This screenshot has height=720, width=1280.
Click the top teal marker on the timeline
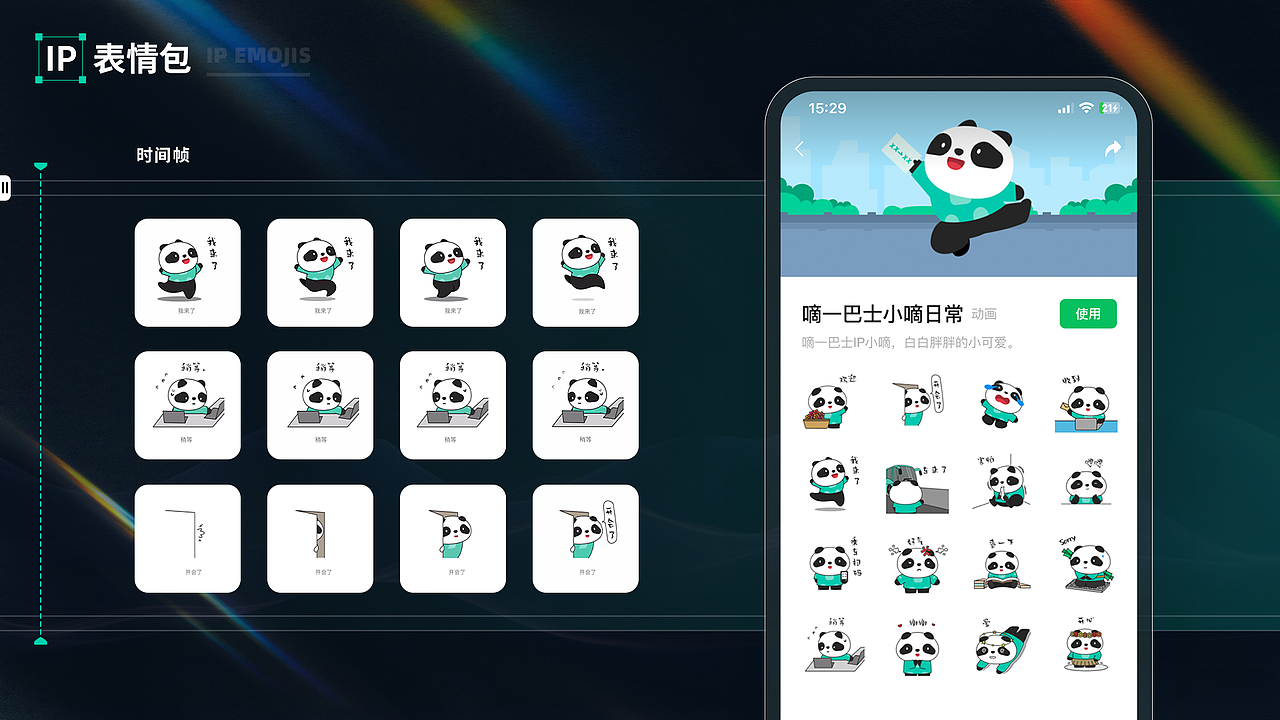pyautogui.click(x=40, y=167)
